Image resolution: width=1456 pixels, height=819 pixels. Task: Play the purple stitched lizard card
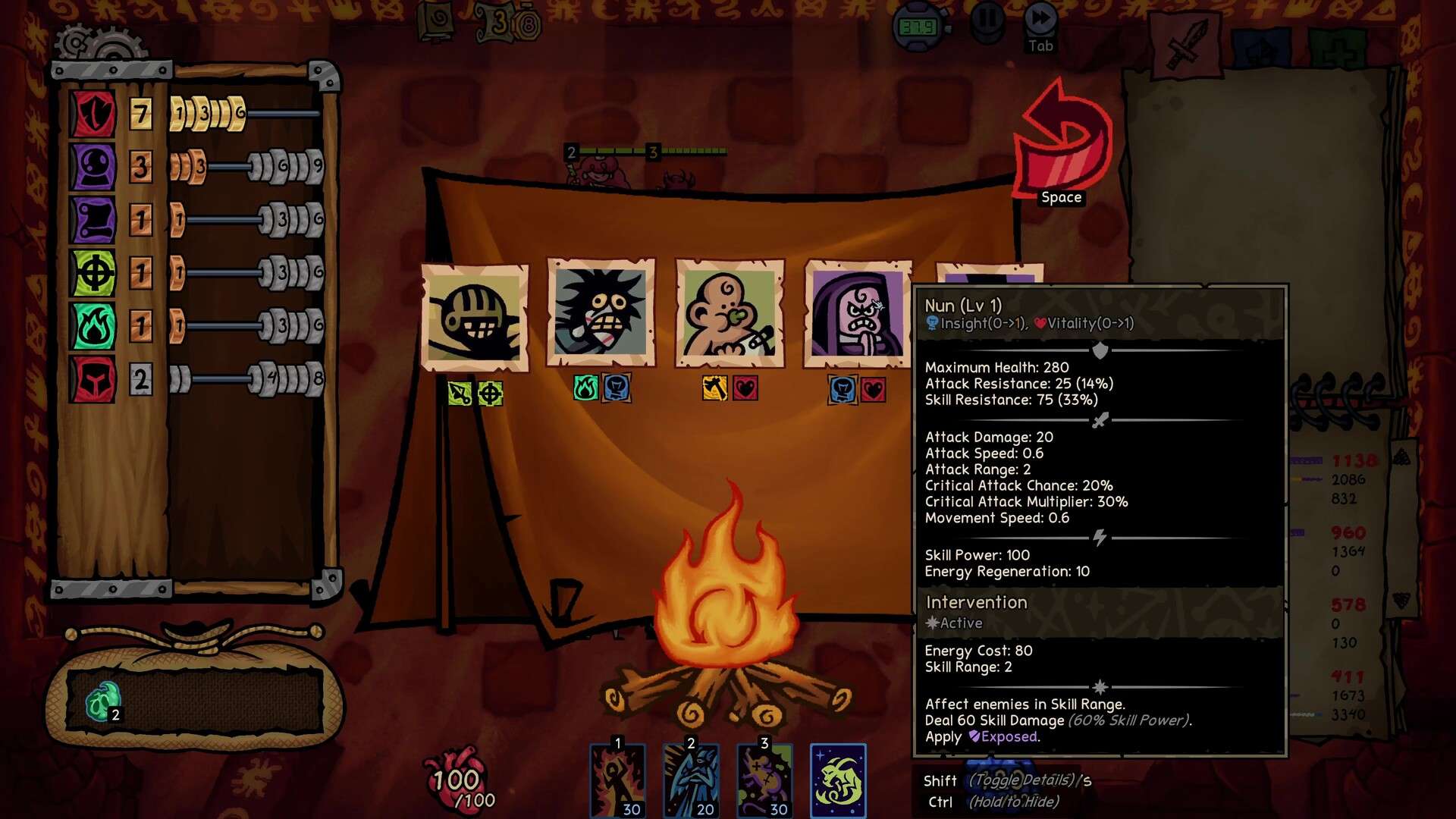[x=765, y=780]
